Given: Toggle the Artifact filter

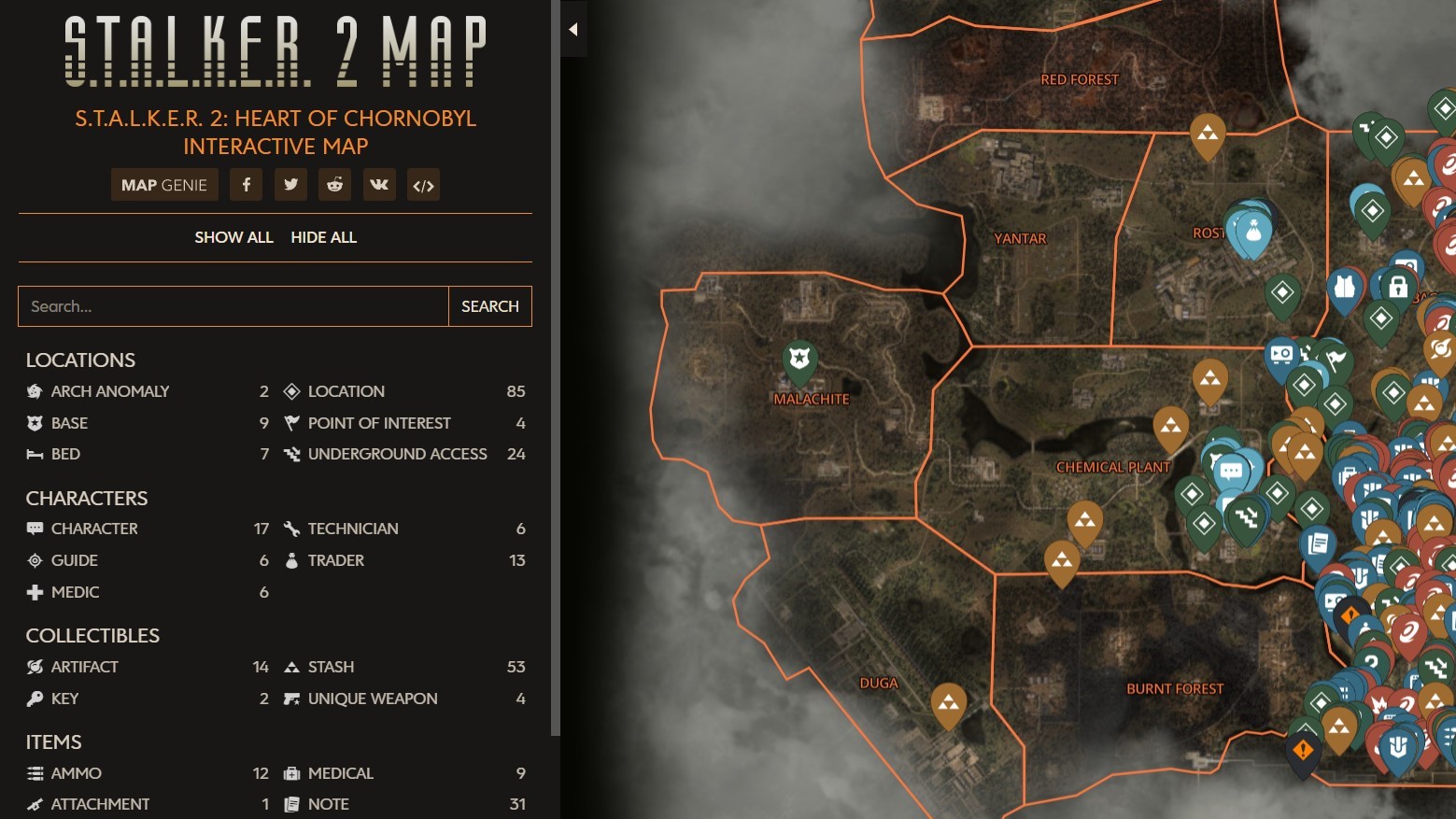Looking at the screenshot, I should coord(84,667).
